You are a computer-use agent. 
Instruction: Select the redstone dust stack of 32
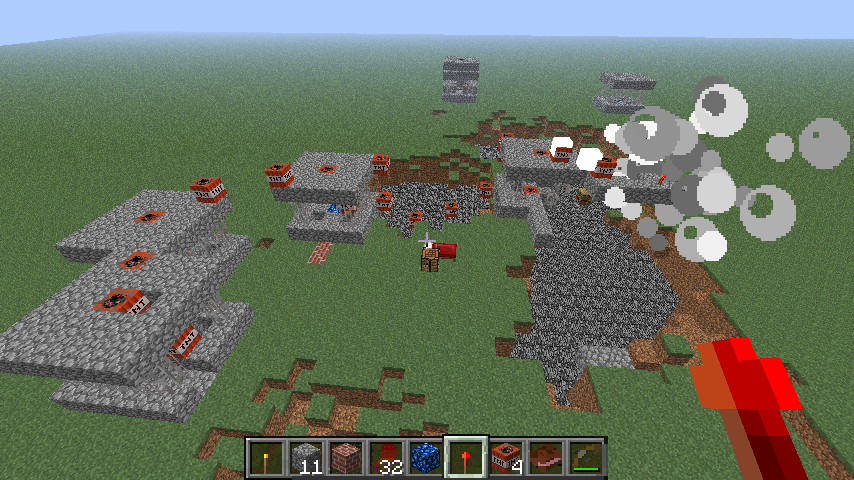(x=386, y=458)
